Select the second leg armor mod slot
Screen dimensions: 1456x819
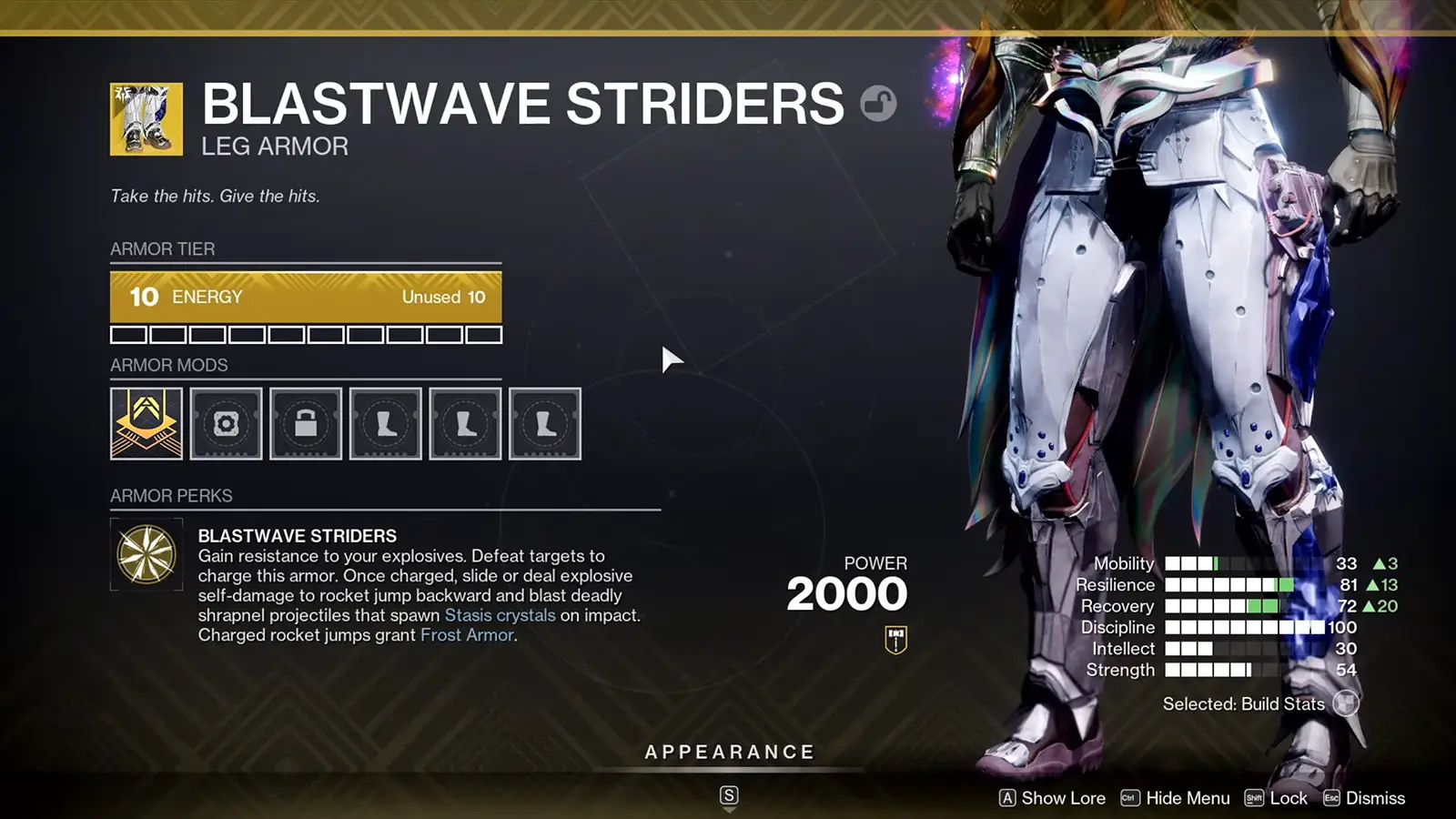465,423
